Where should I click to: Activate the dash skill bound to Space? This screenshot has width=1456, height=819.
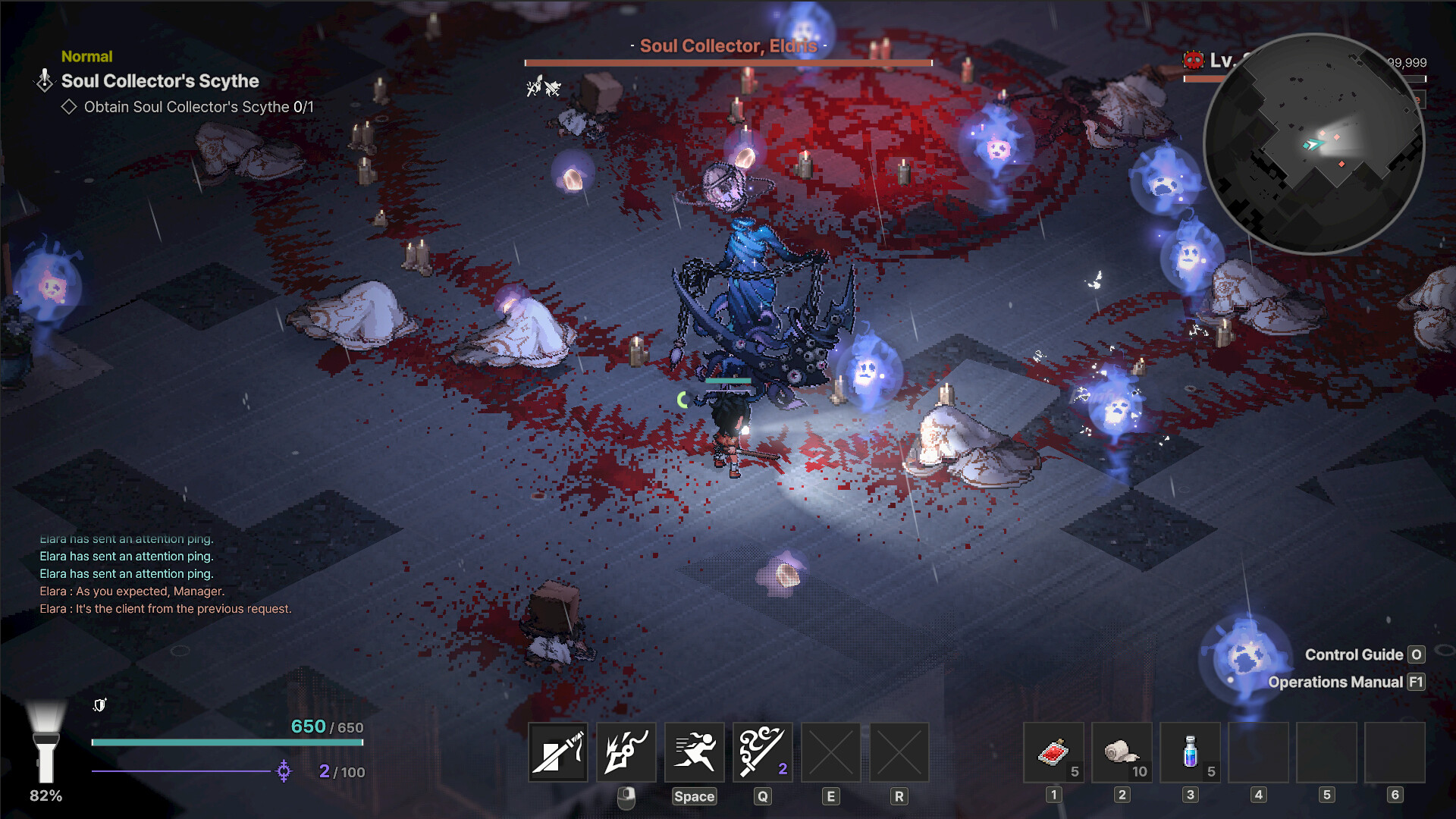(x=694, y=752)
